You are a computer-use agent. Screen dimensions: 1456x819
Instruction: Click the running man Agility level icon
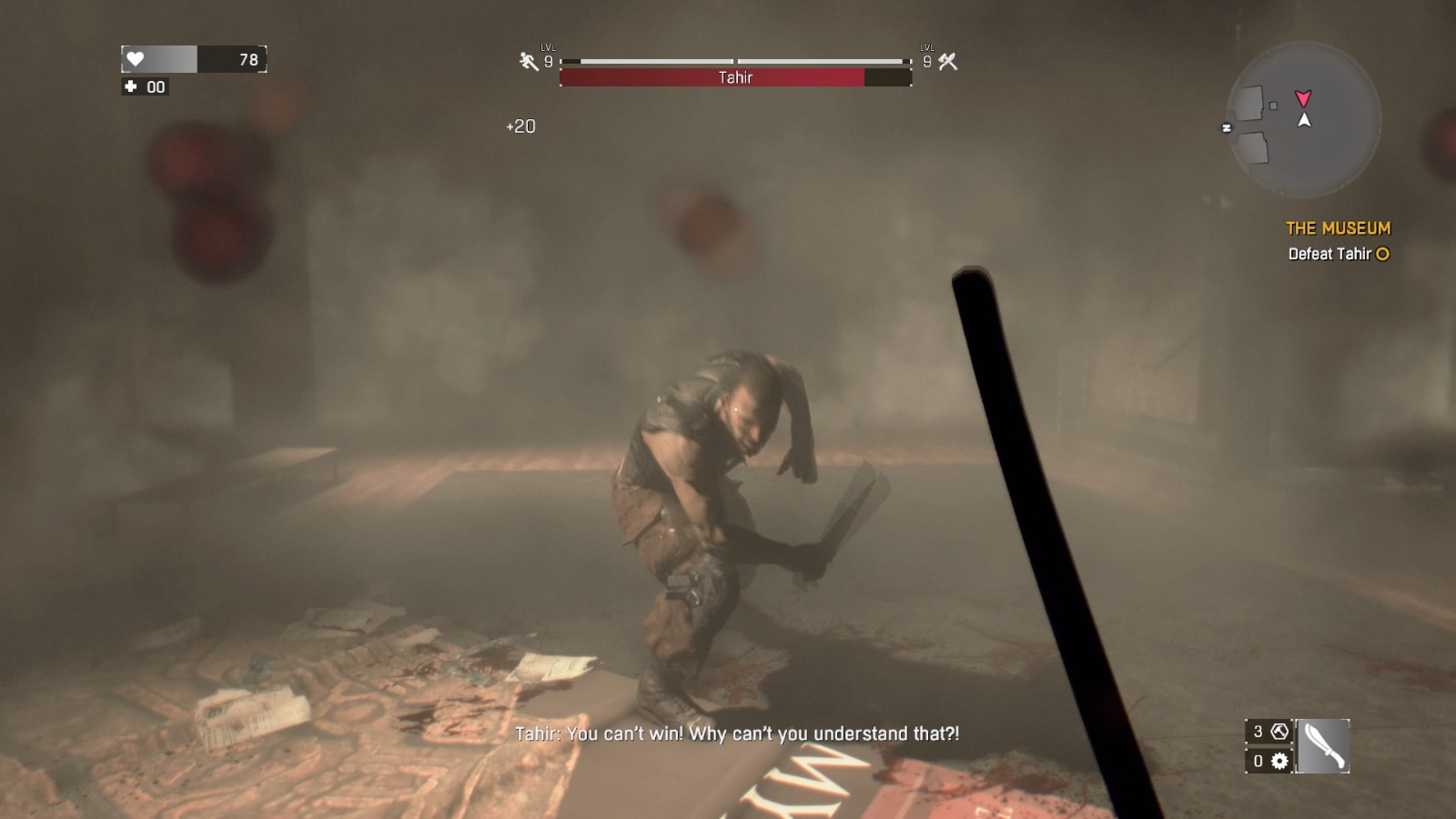coord(526,60)
